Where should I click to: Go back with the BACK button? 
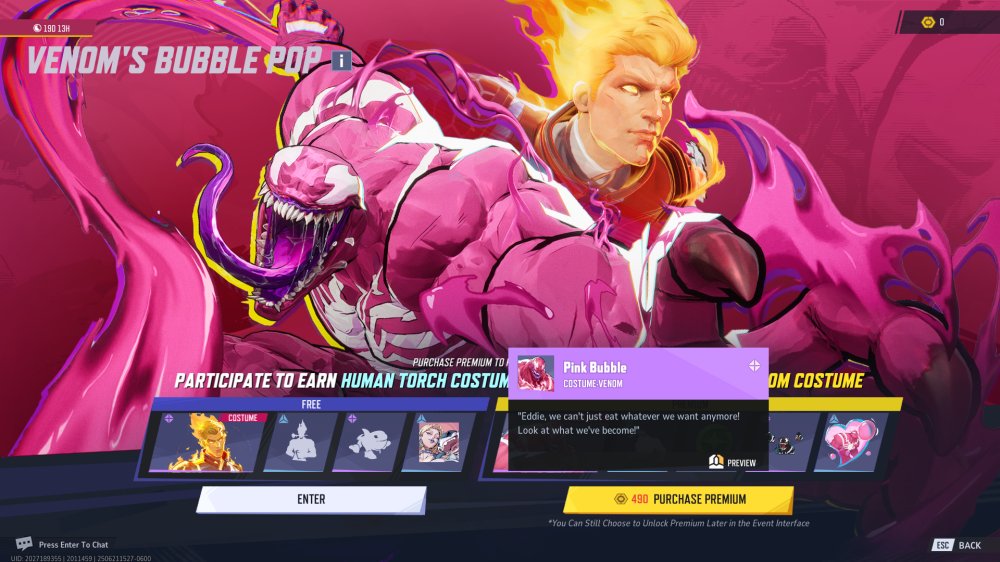(x=957, y=545)
